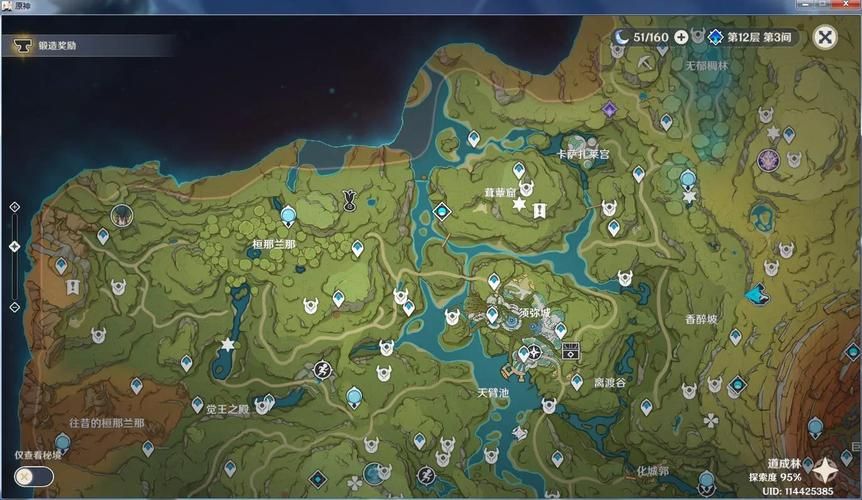Image resolution: width=862 pixels, height=500 pixels.
Task: Open the Spiral Abyss floor 12 indicator
Action: click(x=750, y=38)
